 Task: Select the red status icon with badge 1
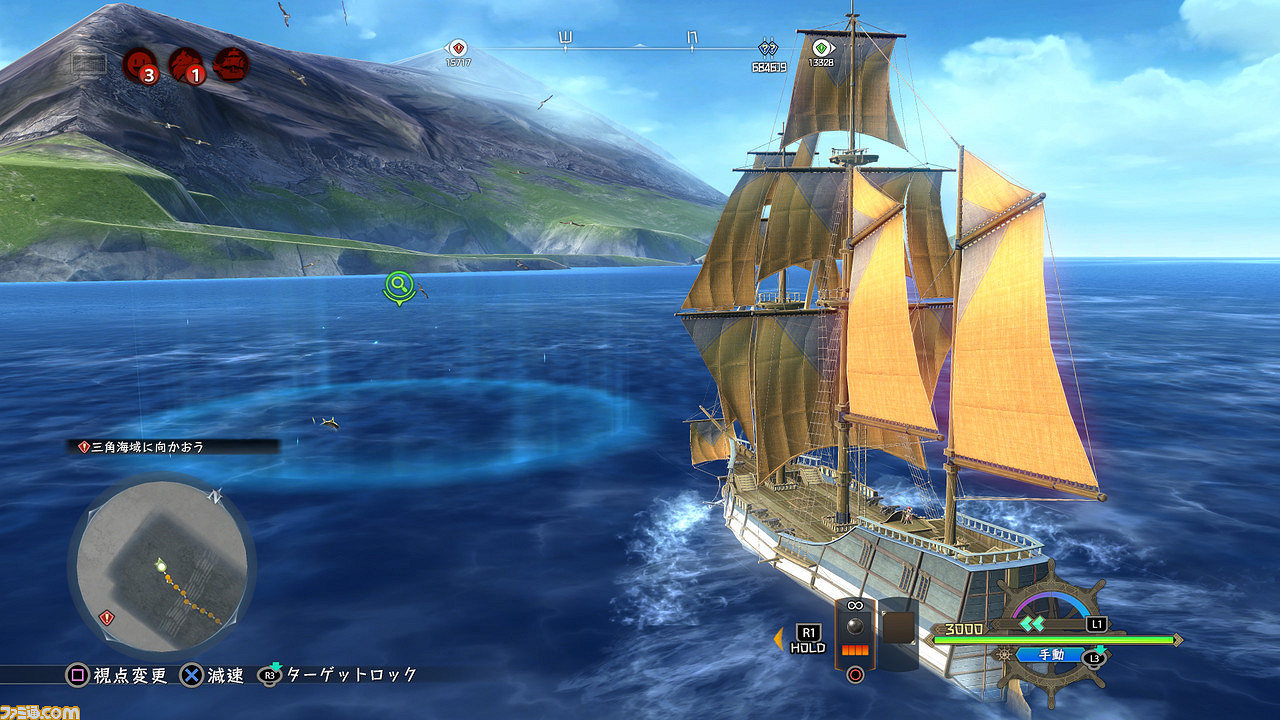tap(187, 66)
